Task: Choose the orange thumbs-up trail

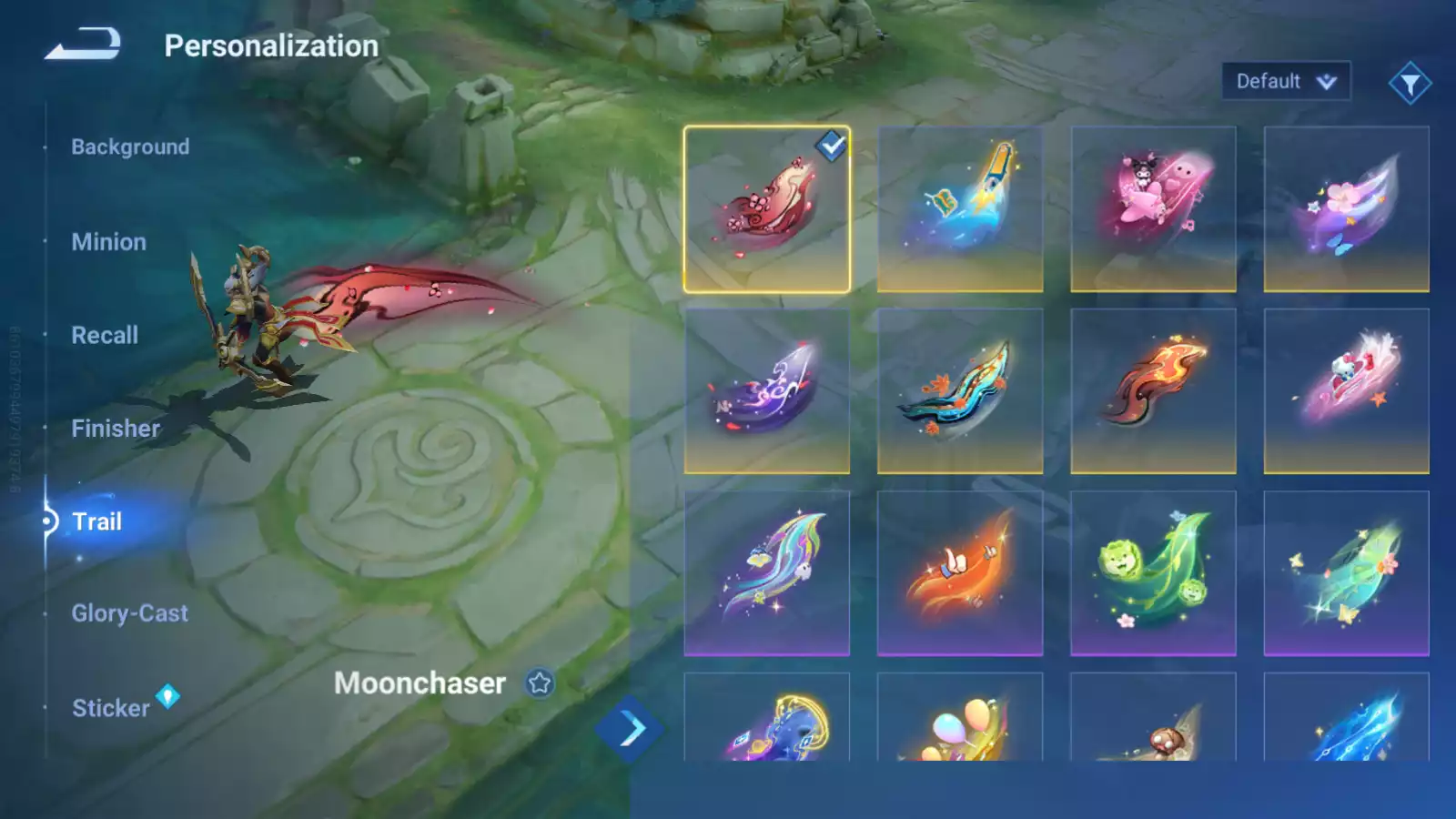Action: click(960, 573)
